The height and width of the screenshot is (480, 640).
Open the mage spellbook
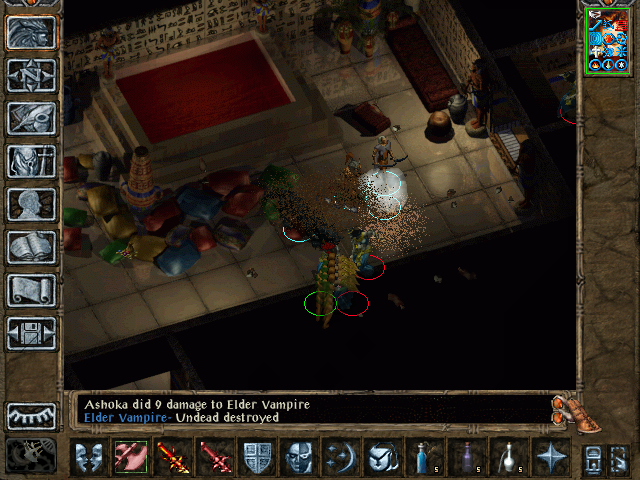pyautogui.click(x=32, y=247)
